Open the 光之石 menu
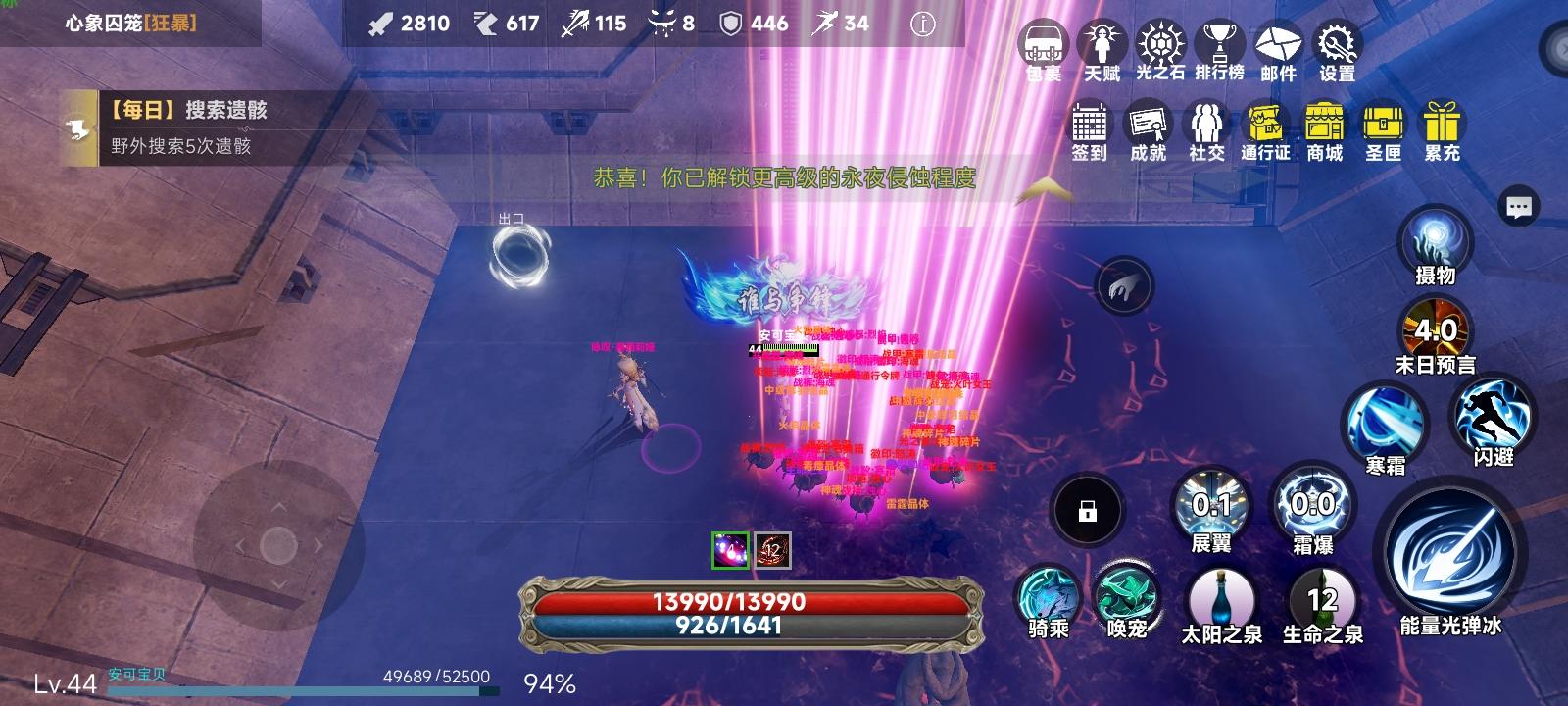 pos(1161,44)
